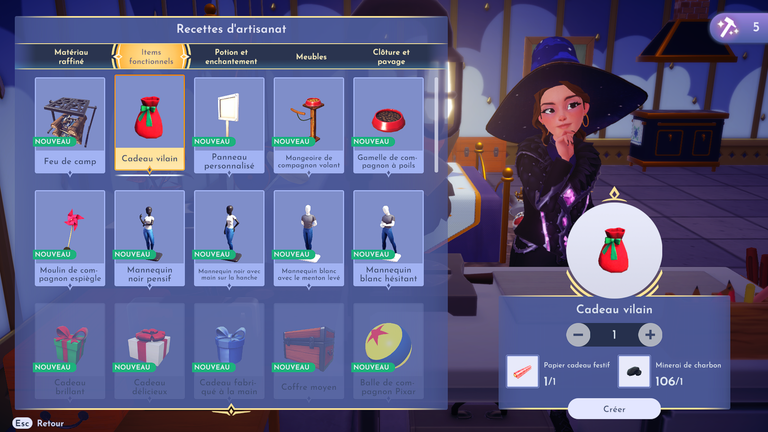The image size is (768, 432).
Task: Show the Meubles recipe category
Action: point(311,57)
